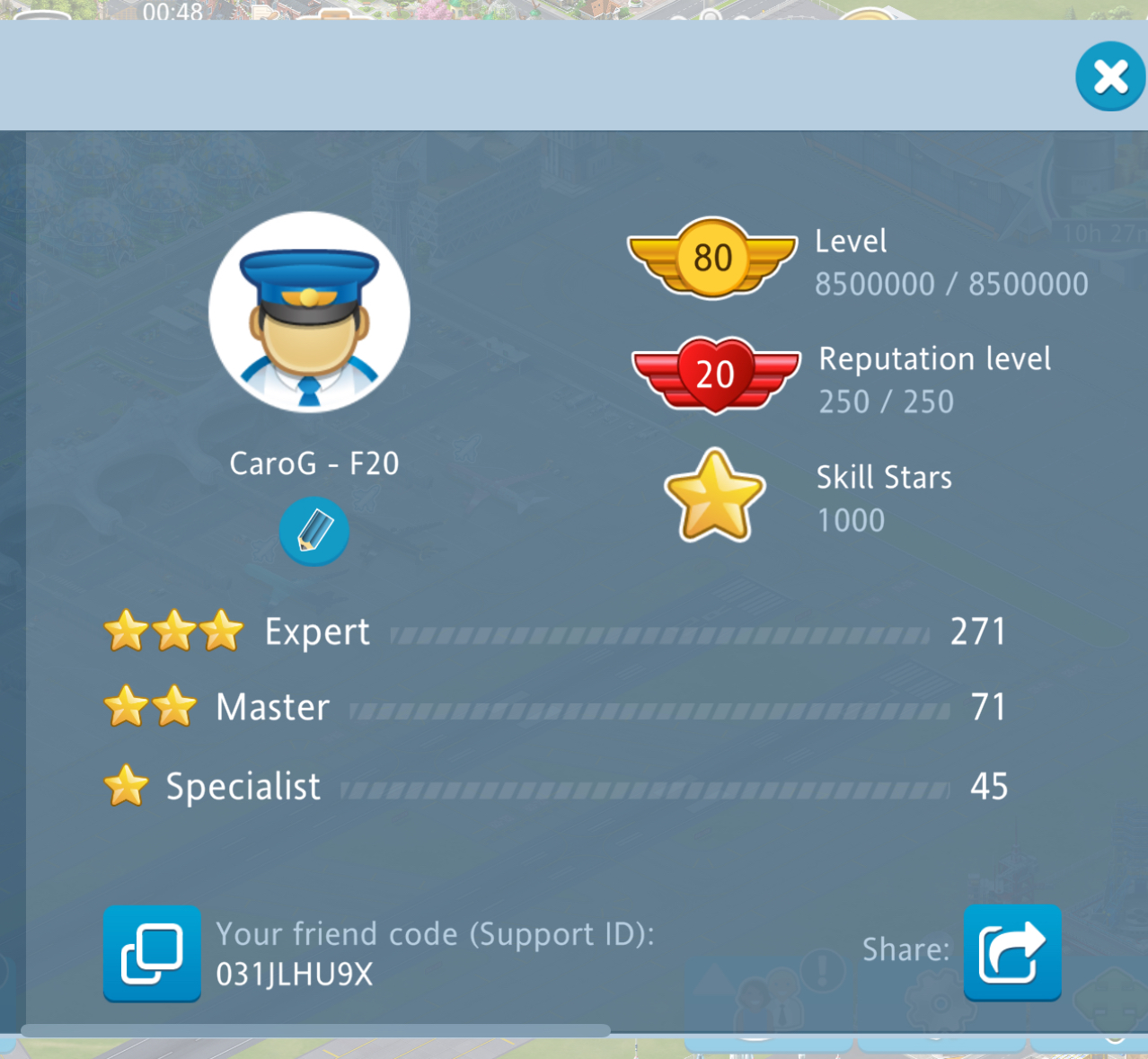The width and height of the screenshot is (1148, 1059).
Task: Edit the player name with pencil button
Action: (313, 532)
